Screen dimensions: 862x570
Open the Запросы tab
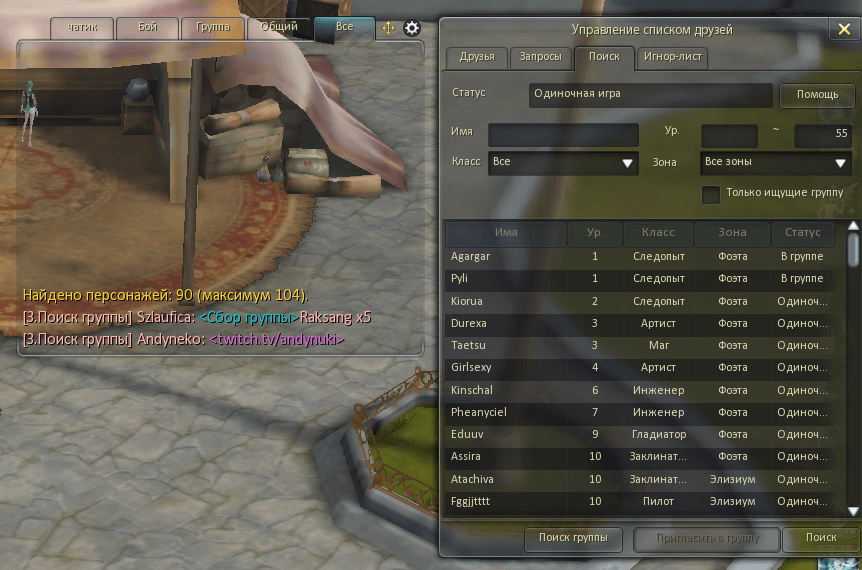[x=541, y=57]
